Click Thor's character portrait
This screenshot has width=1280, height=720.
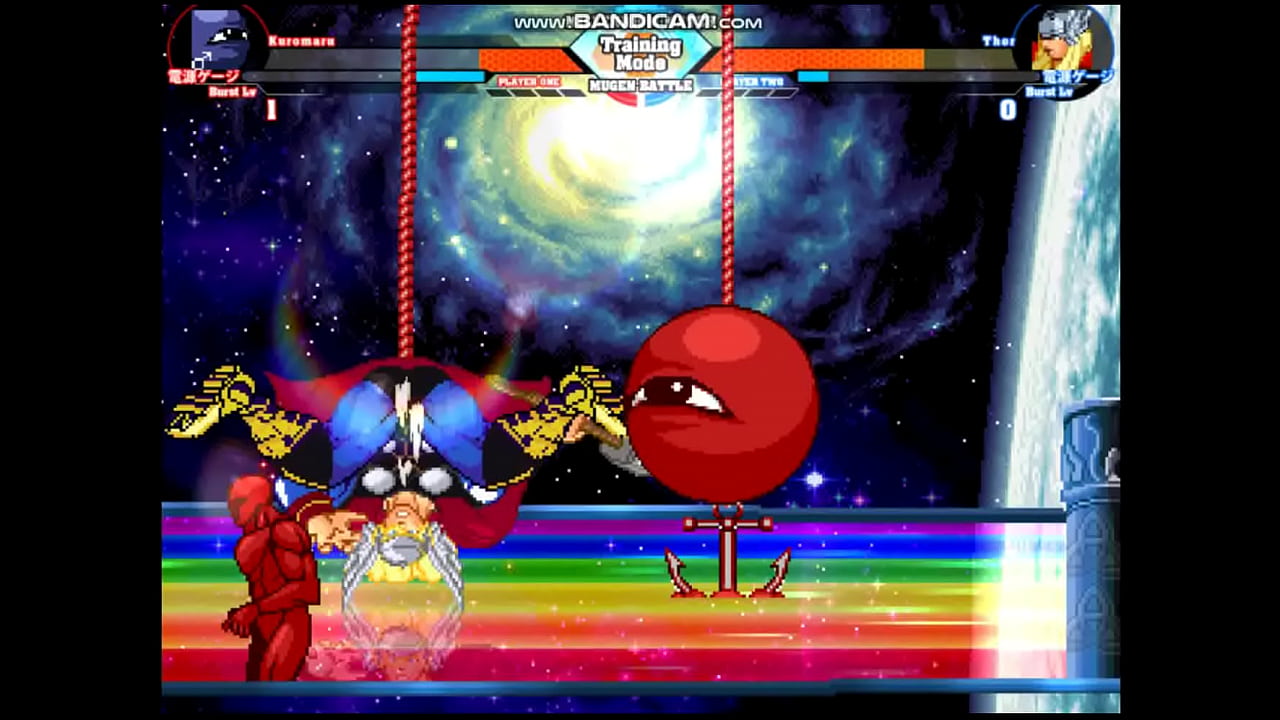1063,40
